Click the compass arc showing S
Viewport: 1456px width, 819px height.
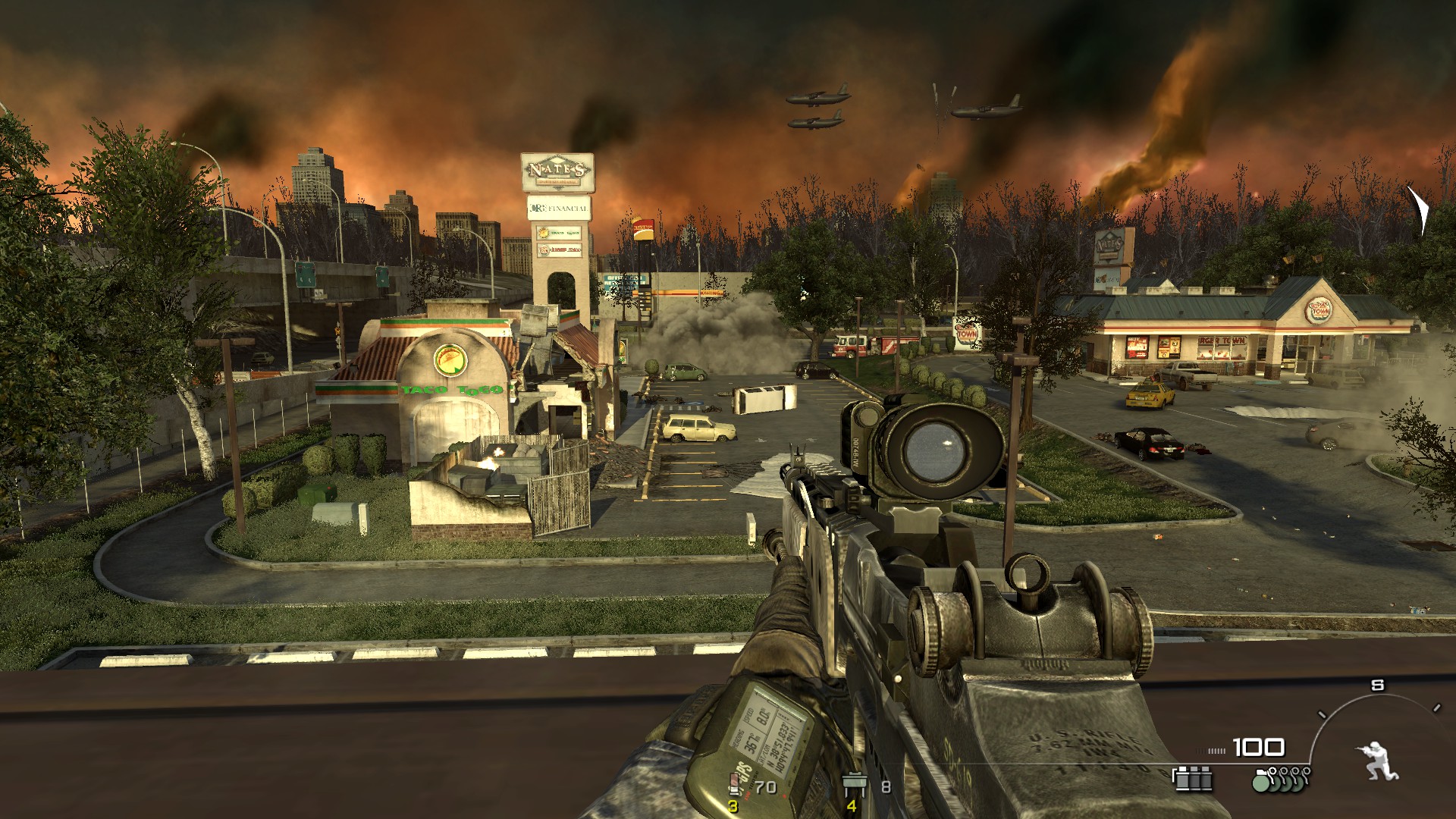[x=1376, y=695]
